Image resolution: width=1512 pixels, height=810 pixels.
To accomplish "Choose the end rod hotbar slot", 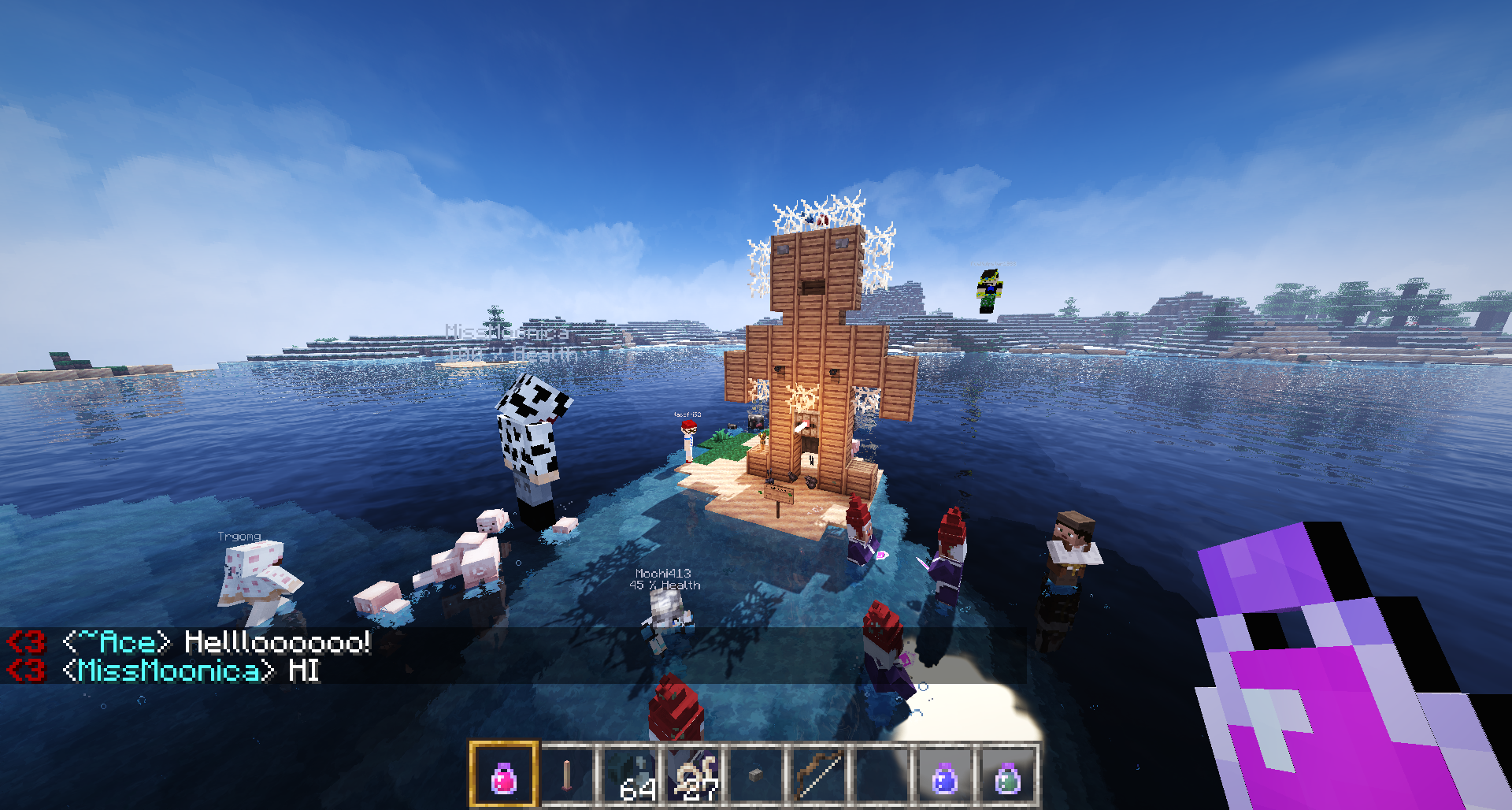I will 567,776.
